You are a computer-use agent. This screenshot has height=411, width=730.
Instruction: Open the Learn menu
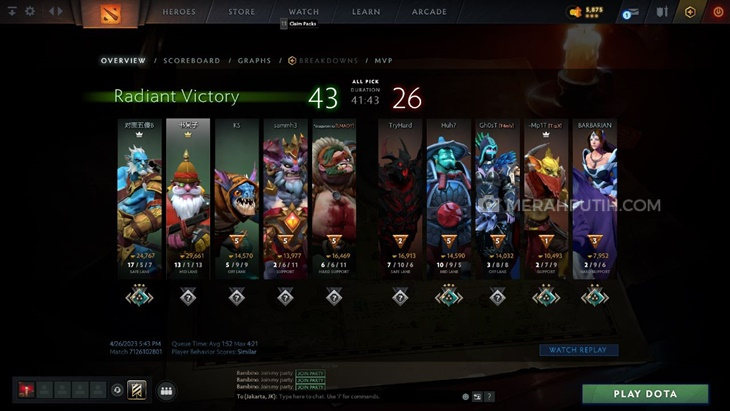click(x=365, y=12)
